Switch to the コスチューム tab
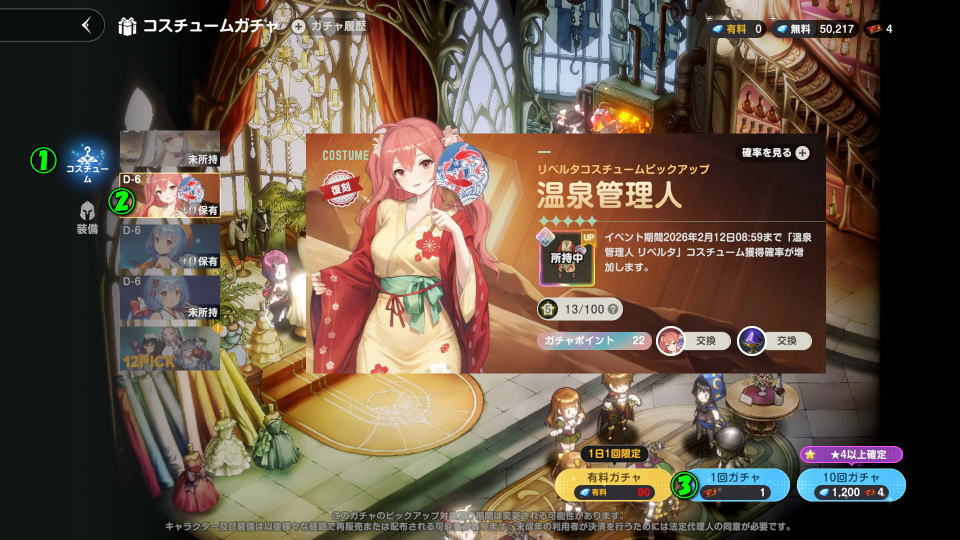The height and width of the screenshot is (540, 960). (87, 163)
